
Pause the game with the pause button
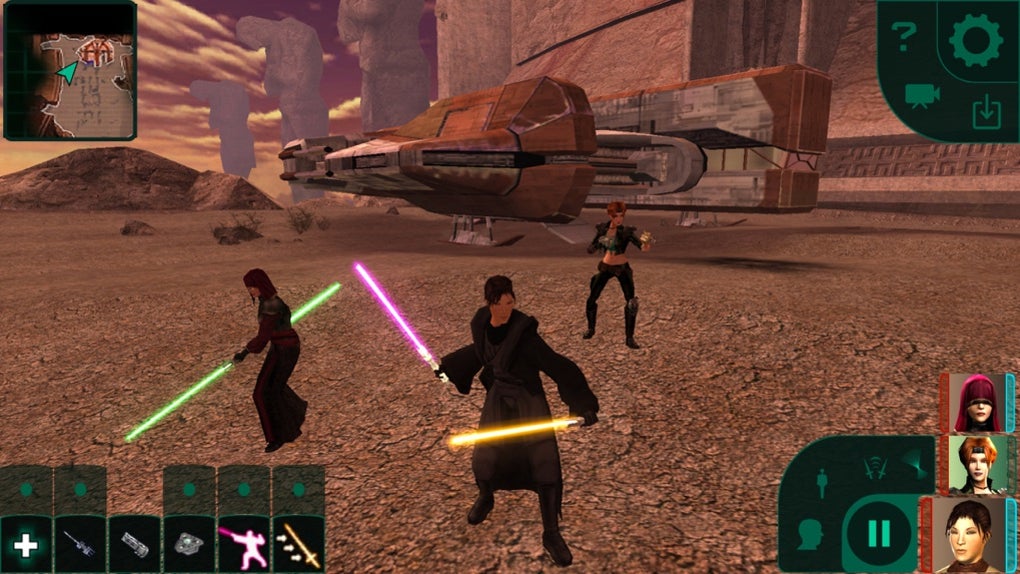(x=878, y=535)
